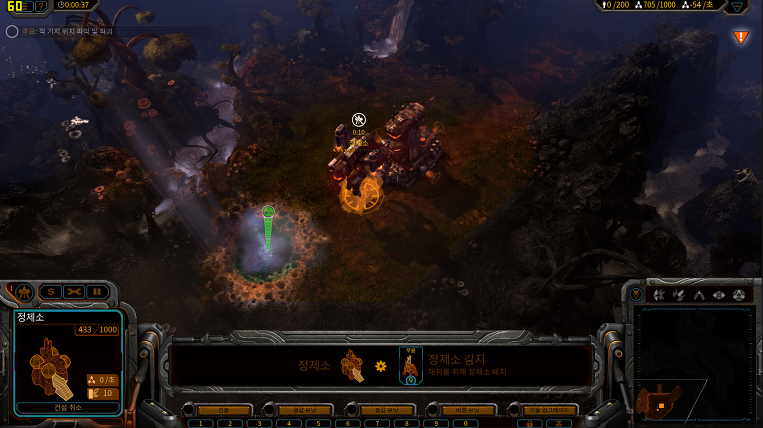Click the orange warning alert triangle
This screenshot has height=428, width=763.
(741, 37)
